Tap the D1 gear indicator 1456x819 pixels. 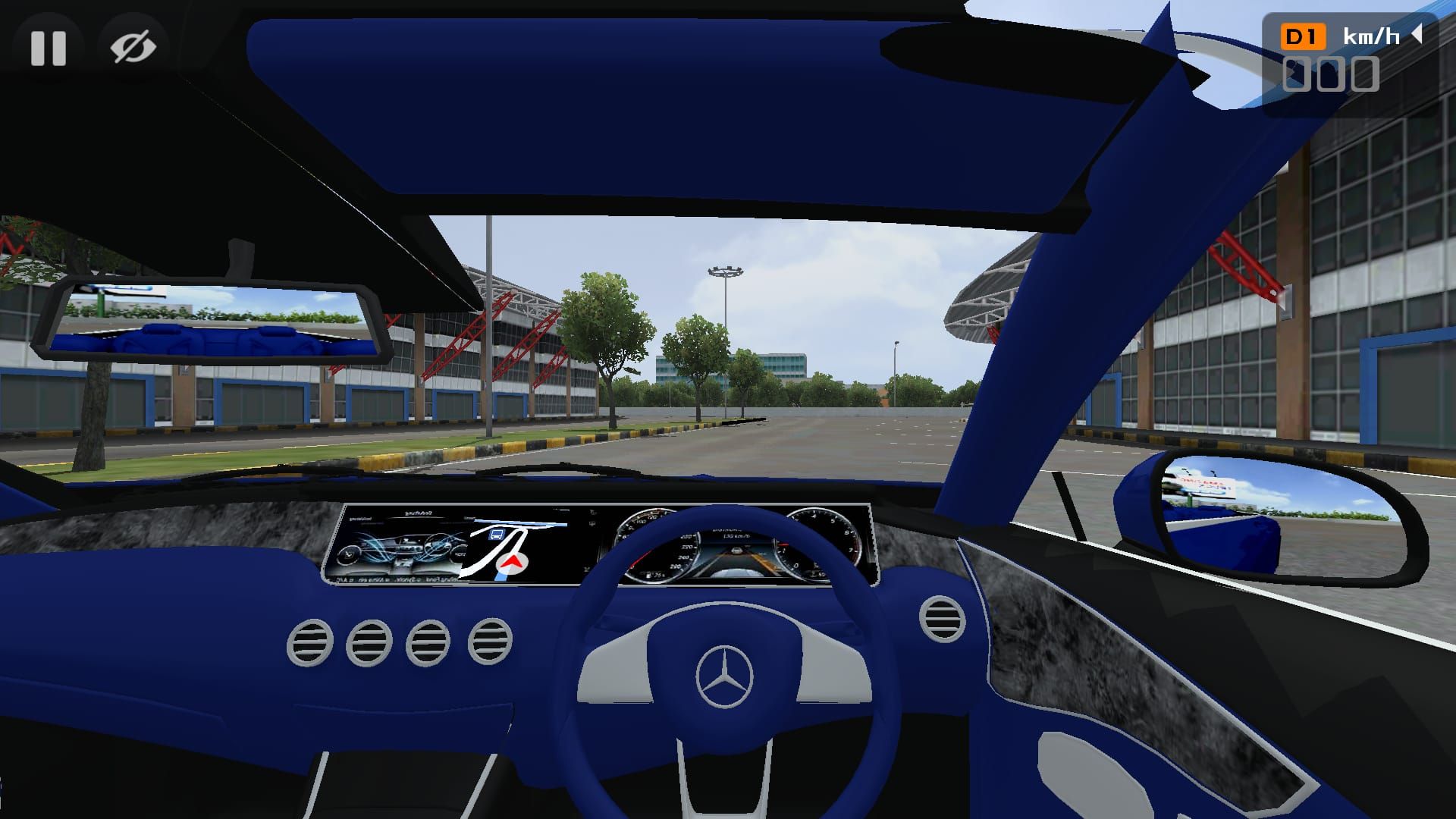coord(1303,36)
